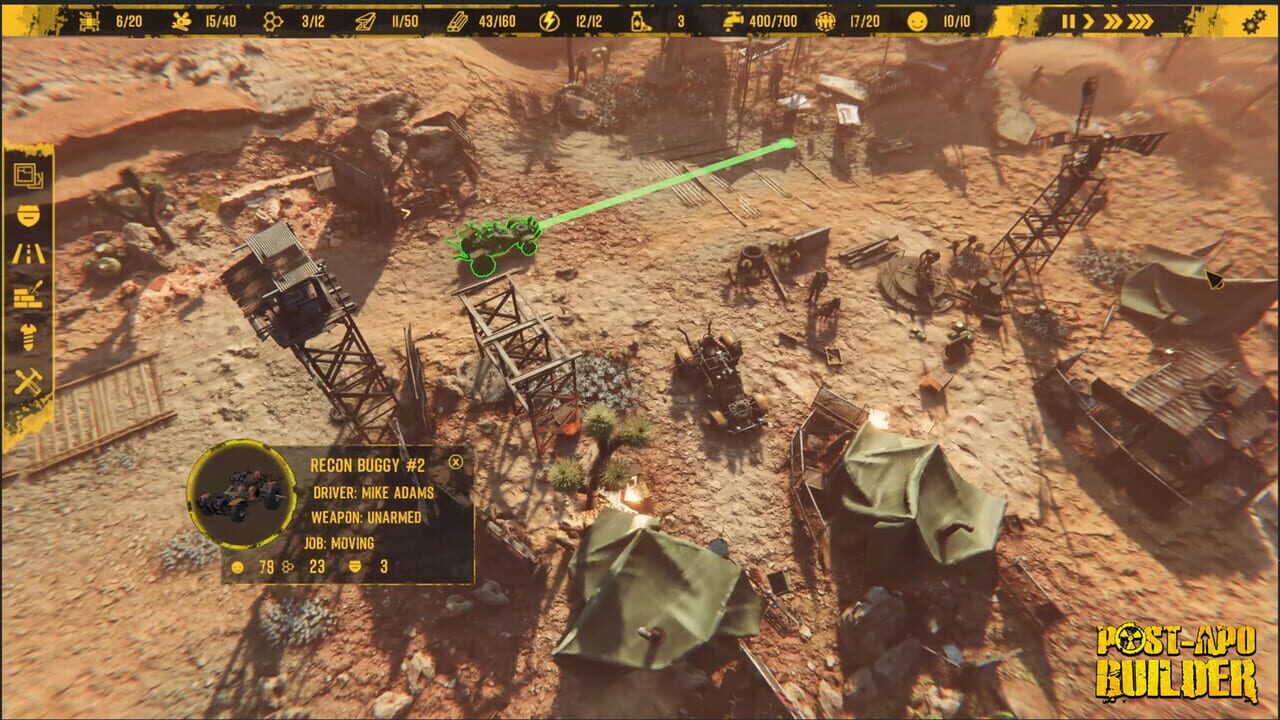Open the defense helmet menu on the sidebar
Viewport: 1280px width, 720px height.
coord(26,213)
